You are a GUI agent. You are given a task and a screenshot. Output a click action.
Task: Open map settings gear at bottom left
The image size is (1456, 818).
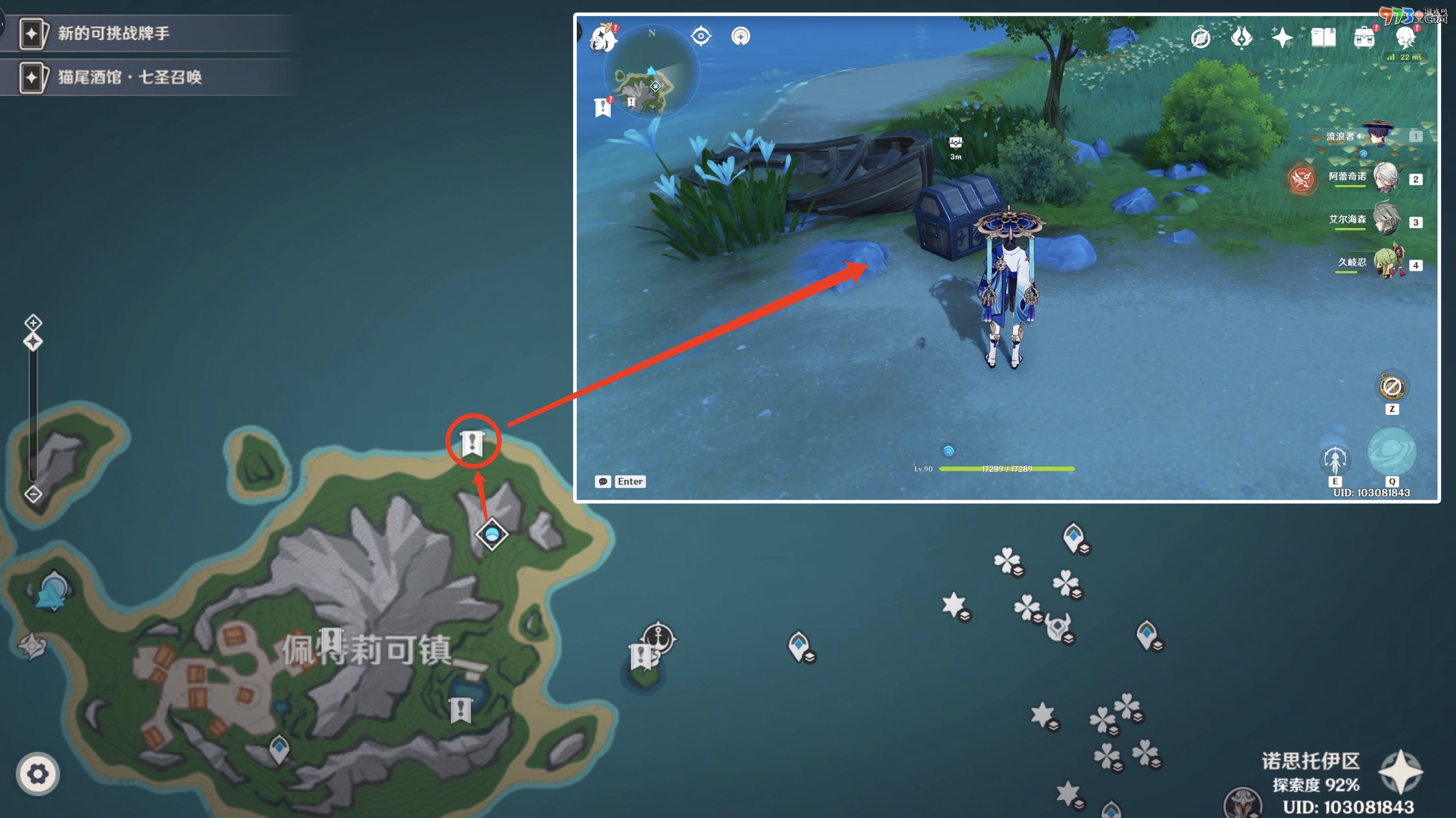37,775
